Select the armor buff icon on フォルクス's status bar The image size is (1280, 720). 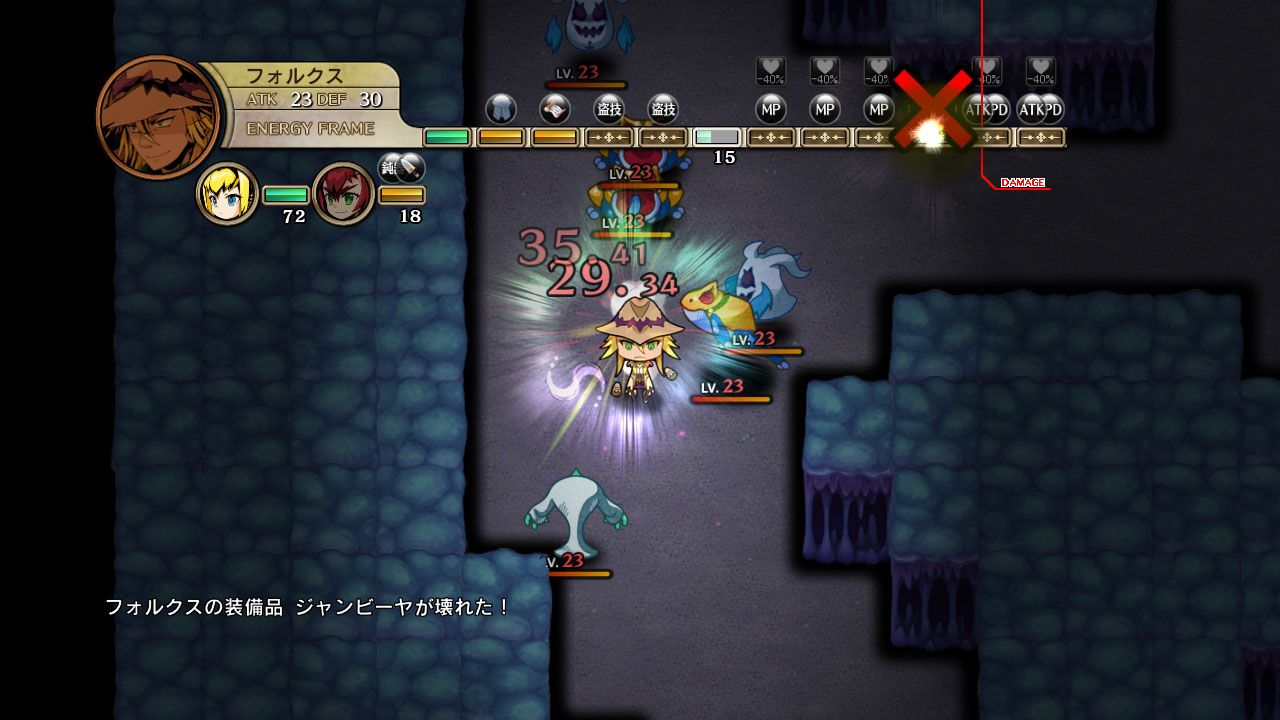pos(500,110)
